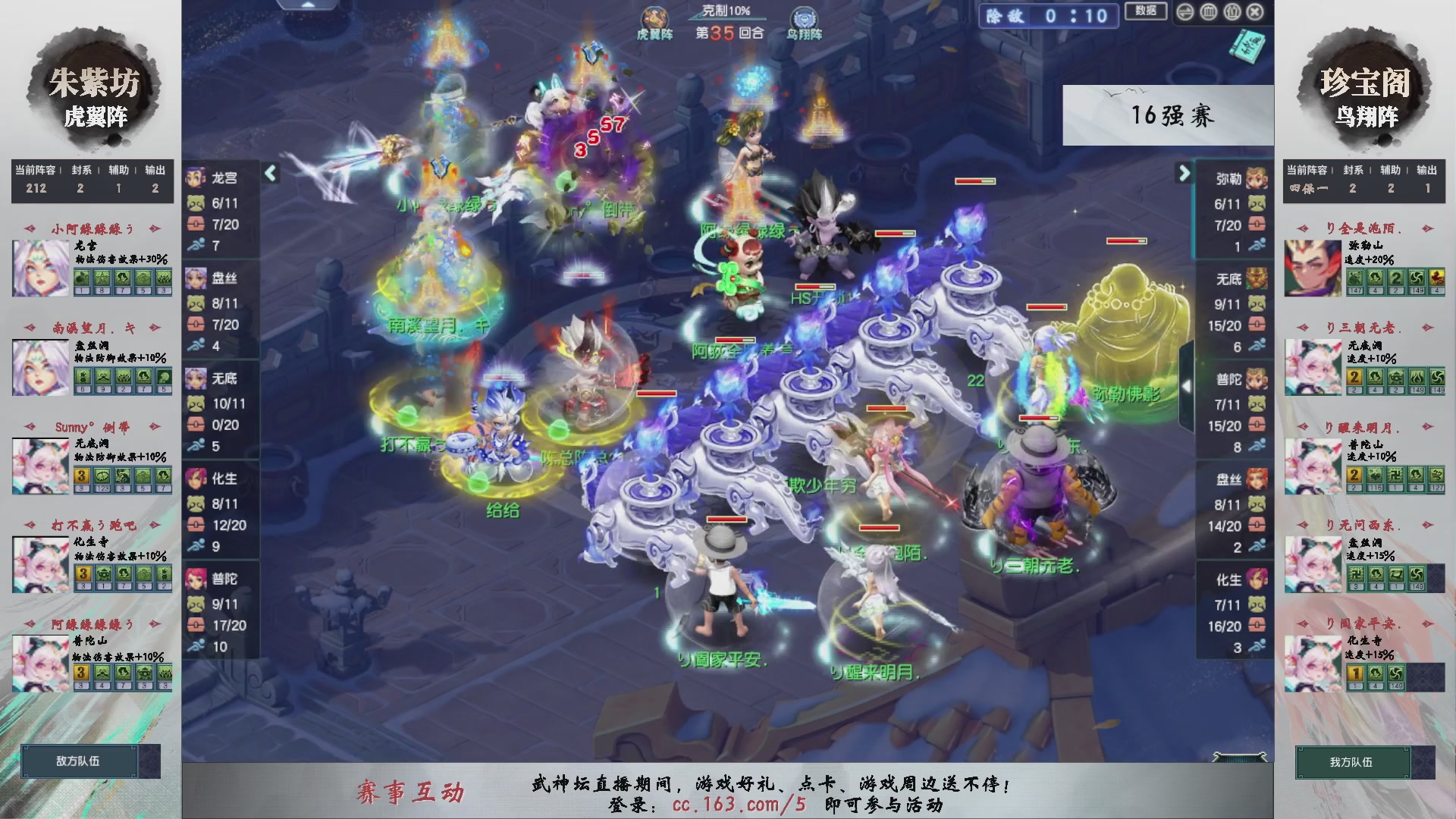Click the 无底 faction icon on left side
The width and height of the screenshot is (1456, 819).
coord(197,379)
